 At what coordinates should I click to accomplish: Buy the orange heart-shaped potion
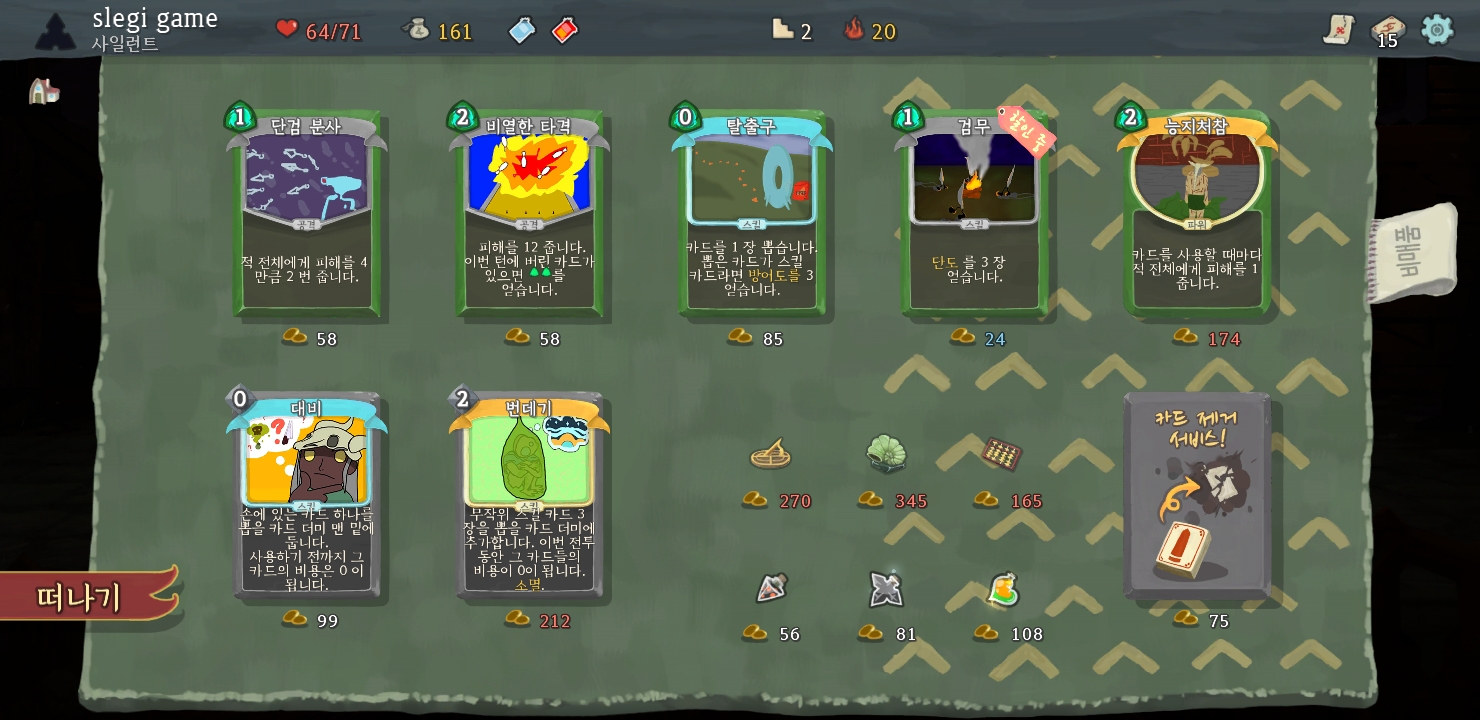pos(1001,589)
